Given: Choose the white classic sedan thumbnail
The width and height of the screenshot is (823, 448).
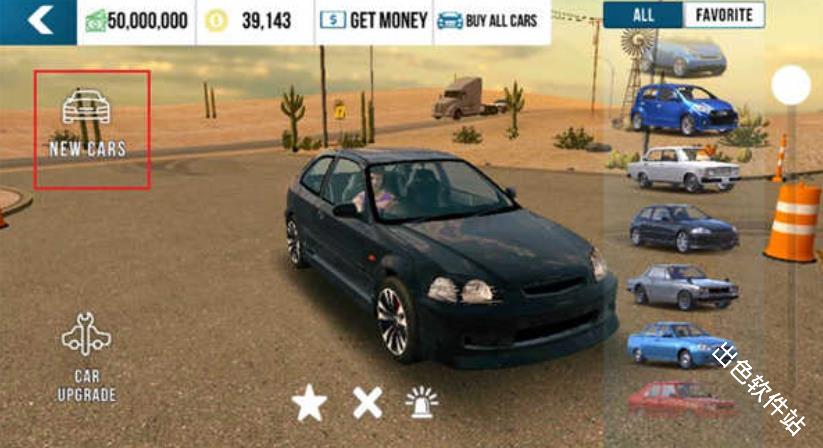Looking at the screenshot, I should point(683,167).
